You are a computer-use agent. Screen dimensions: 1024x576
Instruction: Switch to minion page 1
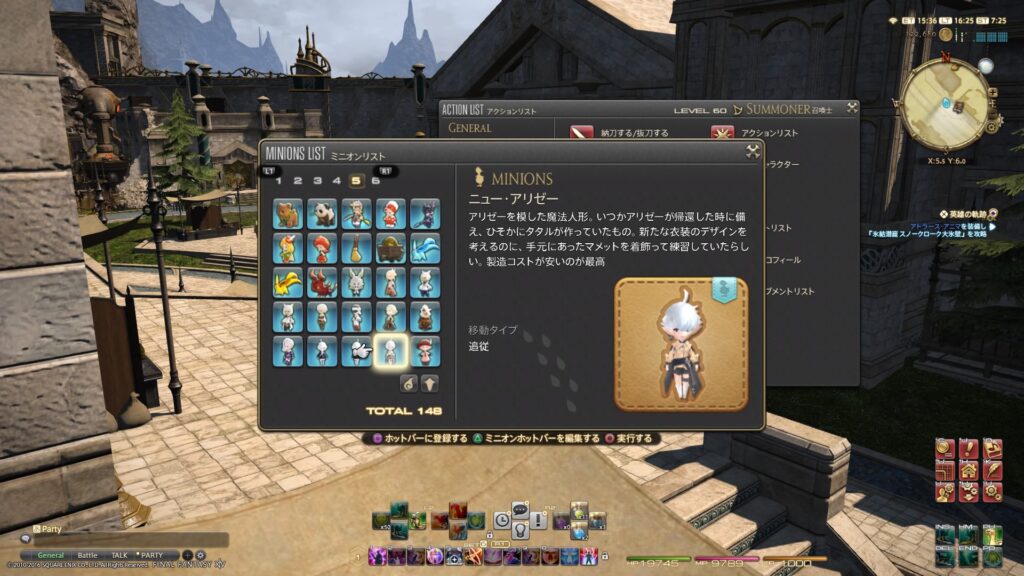click(279, 181)
